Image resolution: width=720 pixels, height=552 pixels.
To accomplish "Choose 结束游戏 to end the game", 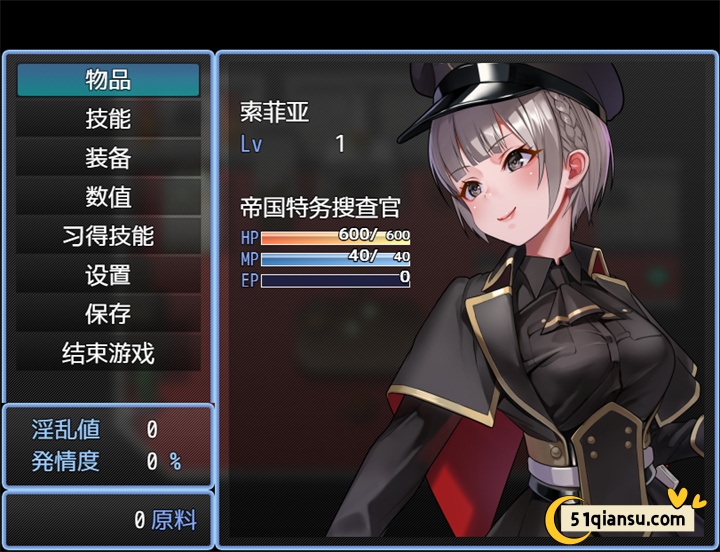I will click(108, 353).
